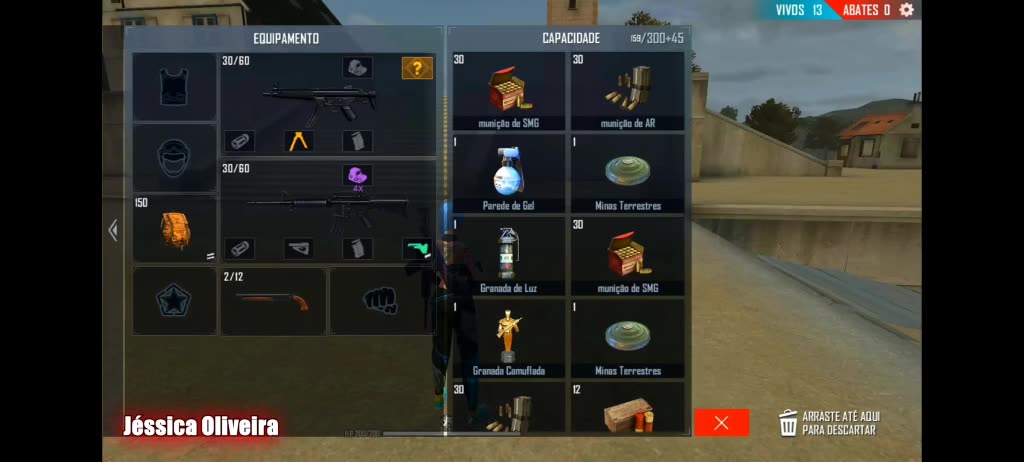Collapse the equipment panel with the left arrow

point(113,231)
